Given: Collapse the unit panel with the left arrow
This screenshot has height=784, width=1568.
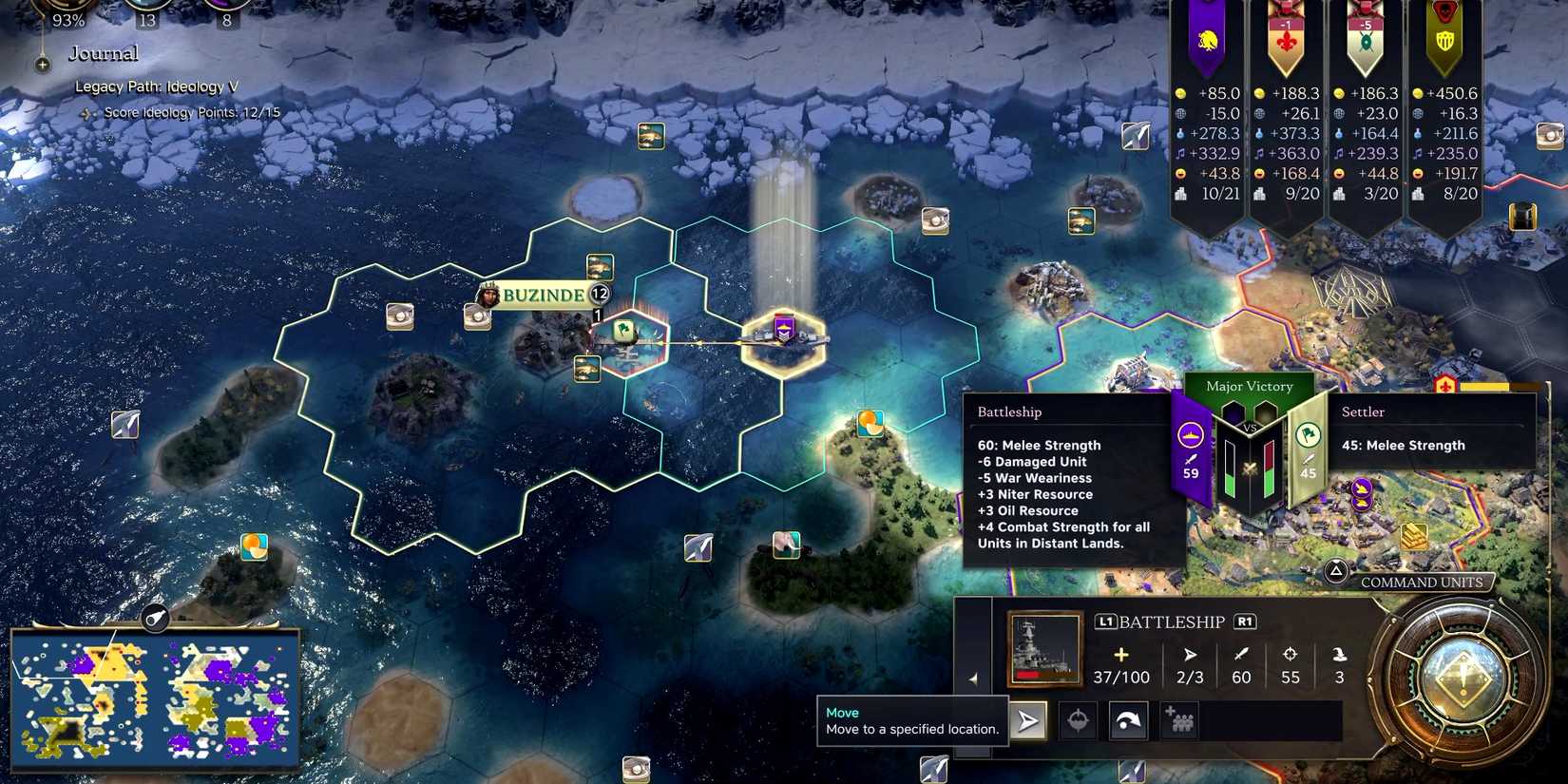Looking at the screenshot, I should (974, 679).
